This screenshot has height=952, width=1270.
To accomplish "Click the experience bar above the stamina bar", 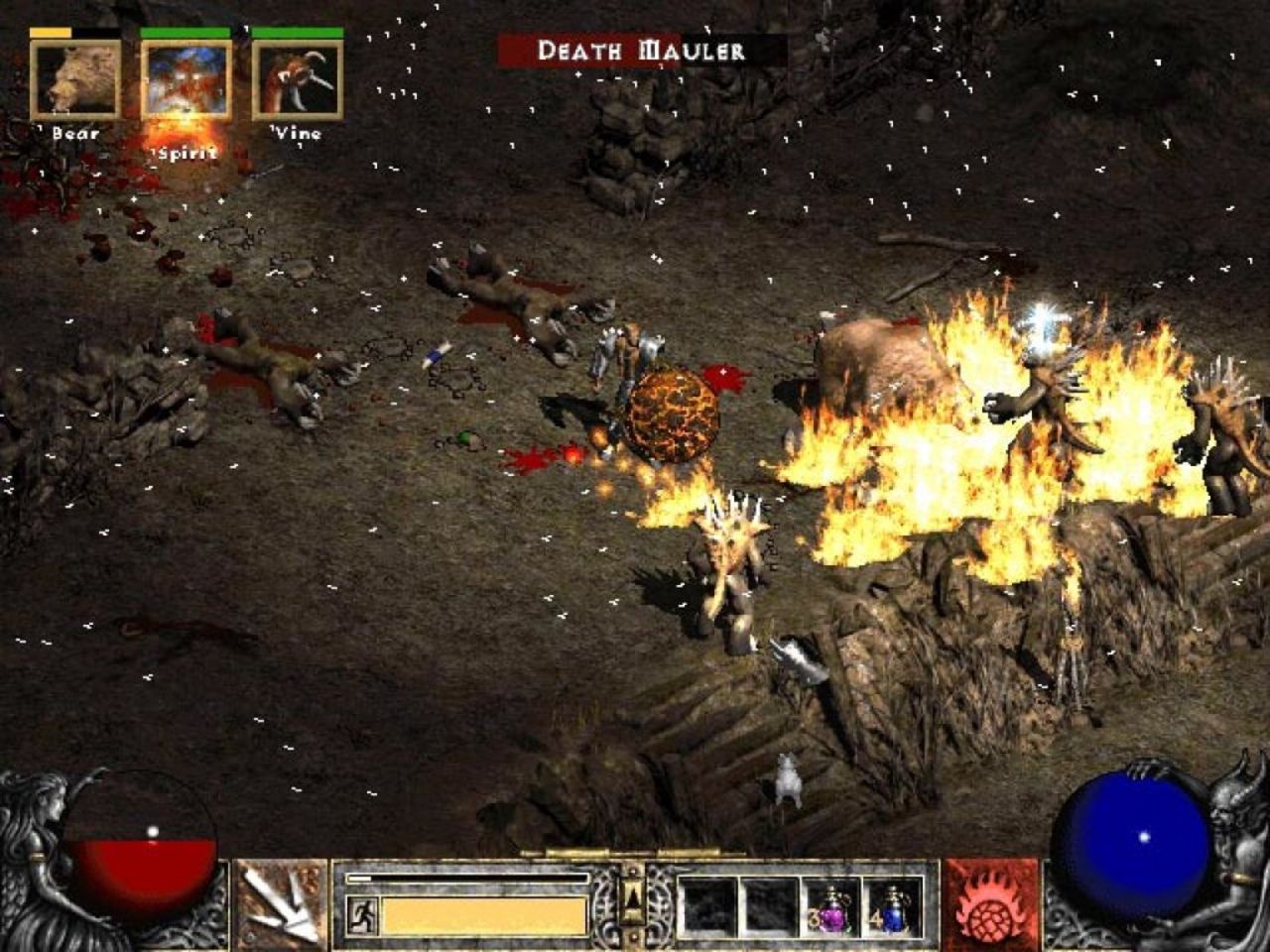I will [466, 878].
